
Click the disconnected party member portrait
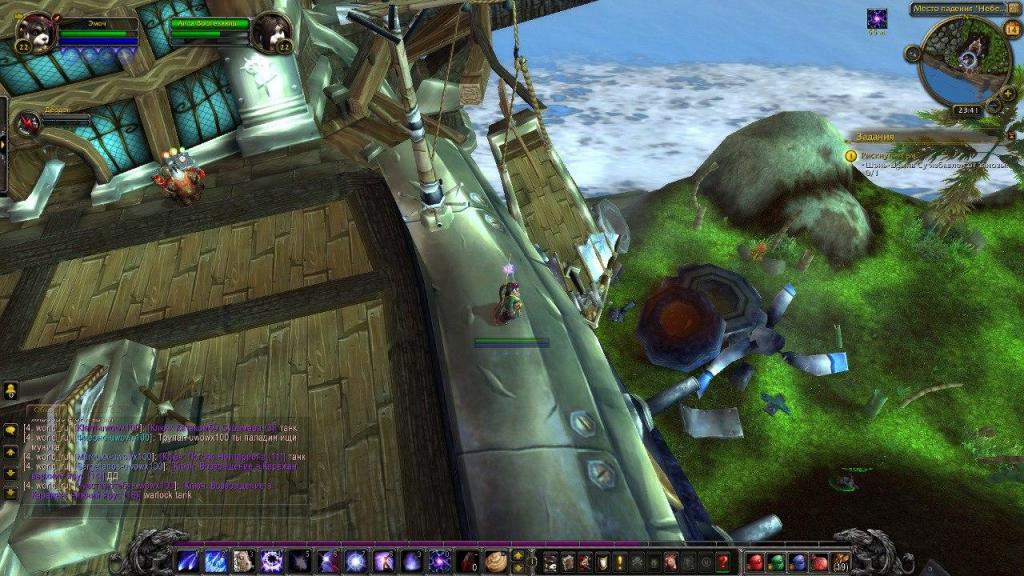point(29,122)
